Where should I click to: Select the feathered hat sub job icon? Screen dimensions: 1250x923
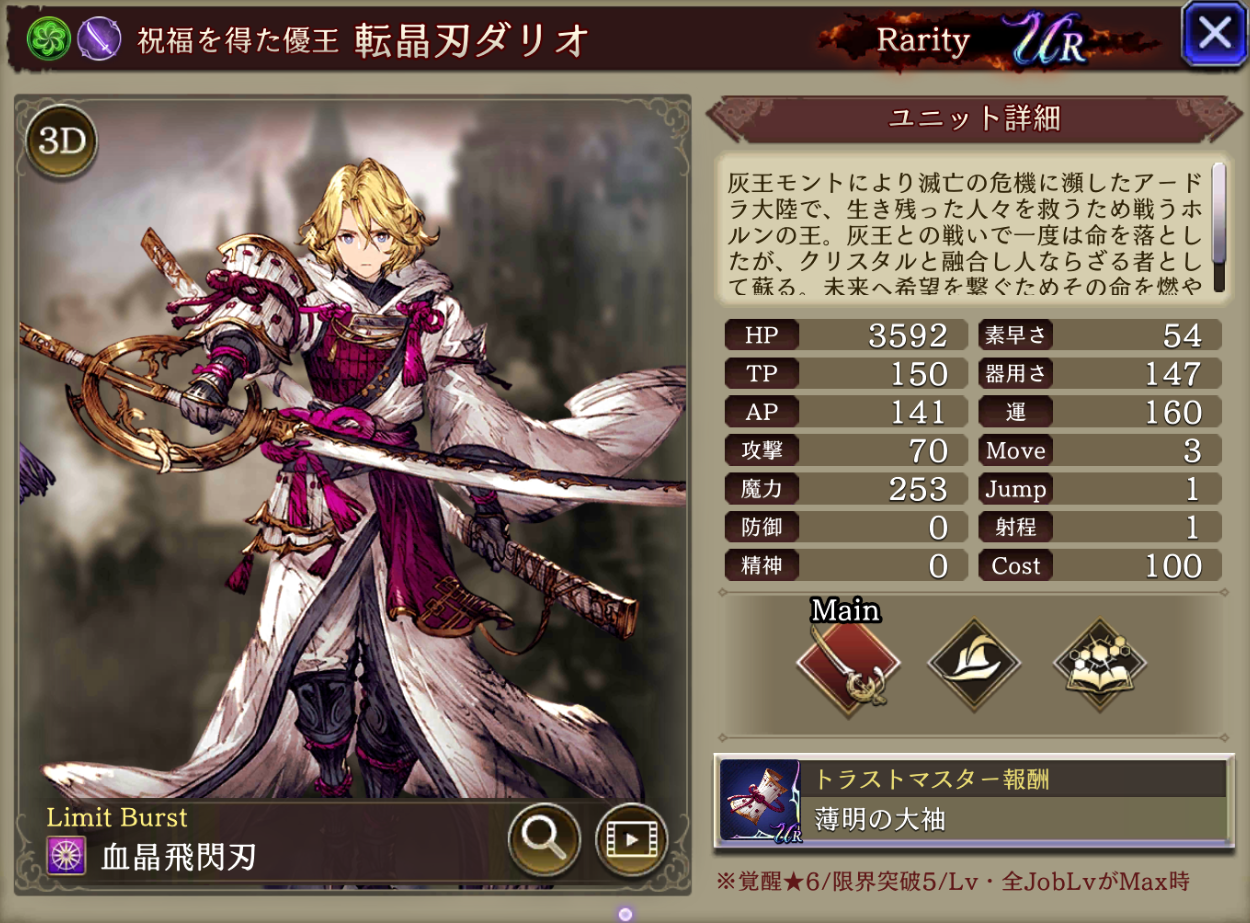click(x=974, y=664)
